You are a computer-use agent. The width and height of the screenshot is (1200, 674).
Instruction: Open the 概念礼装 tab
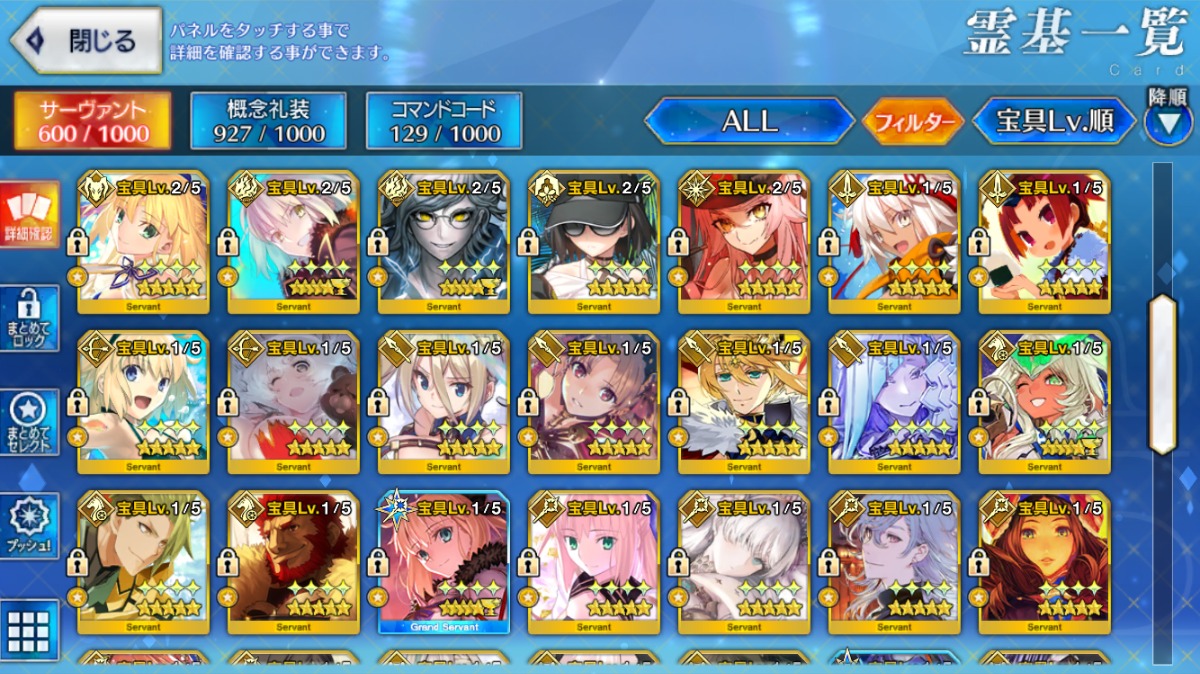coord(268,121)
